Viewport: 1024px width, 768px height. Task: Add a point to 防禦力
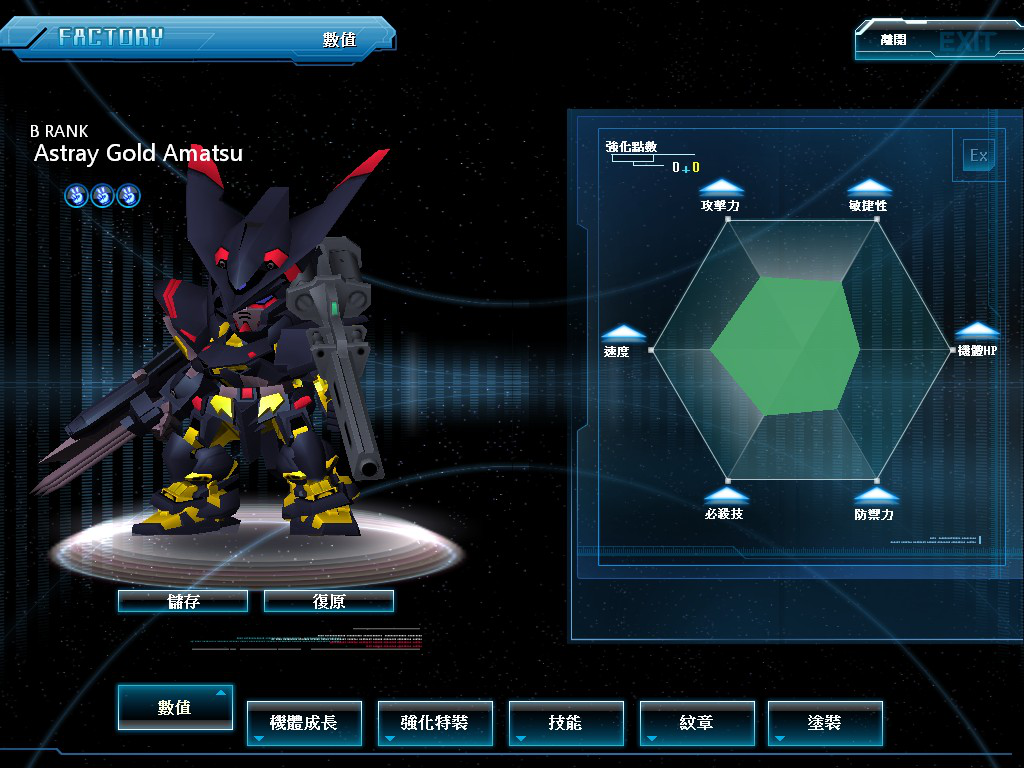pos(875,495)
